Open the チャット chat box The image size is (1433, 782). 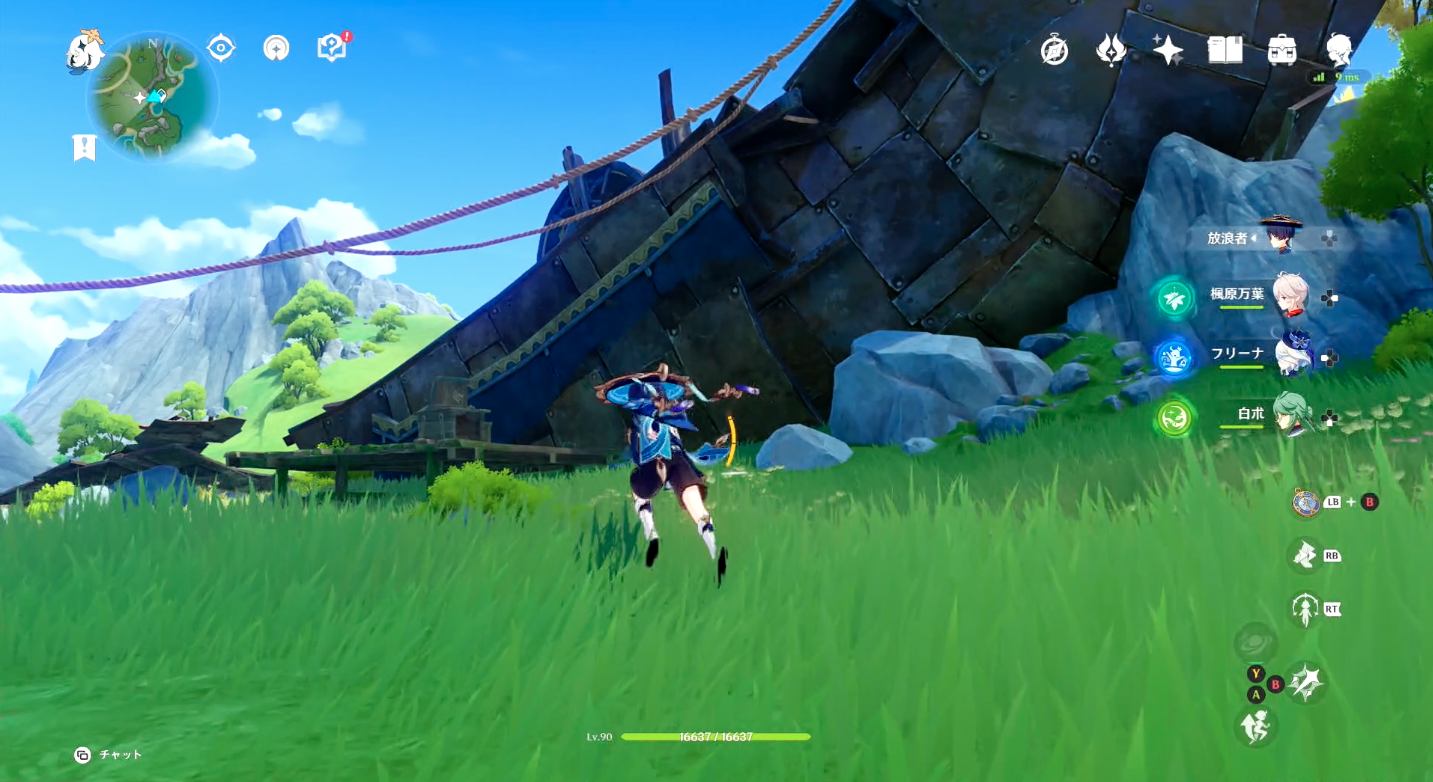(109, 755)
